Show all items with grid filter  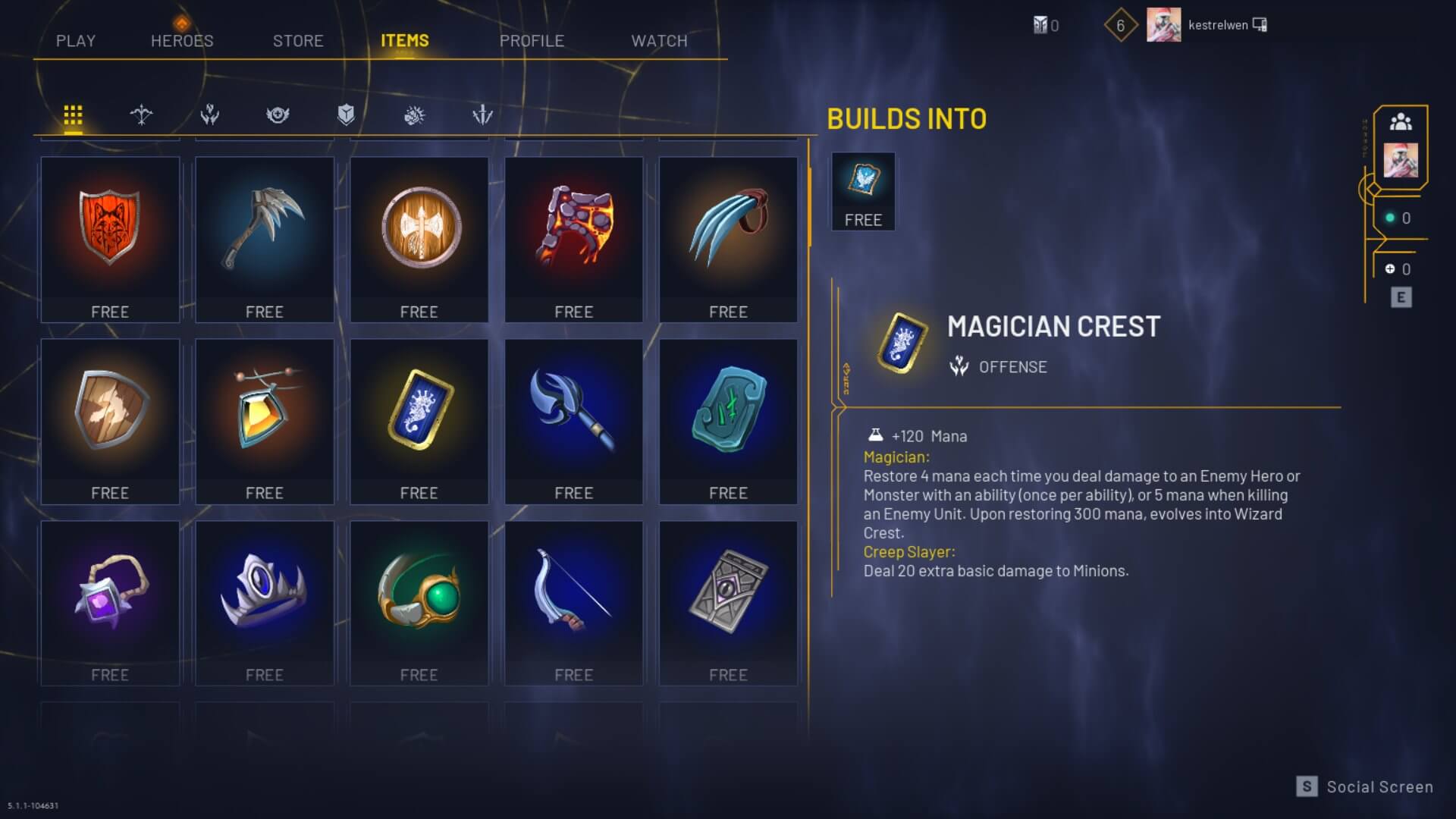73,115
